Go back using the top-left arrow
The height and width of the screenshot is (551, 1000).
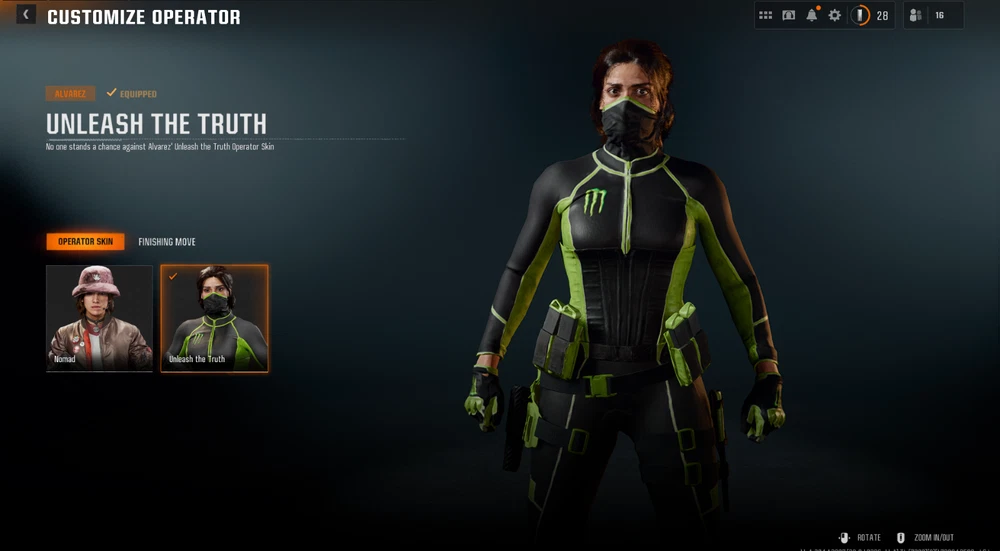[x=25, y=15]
